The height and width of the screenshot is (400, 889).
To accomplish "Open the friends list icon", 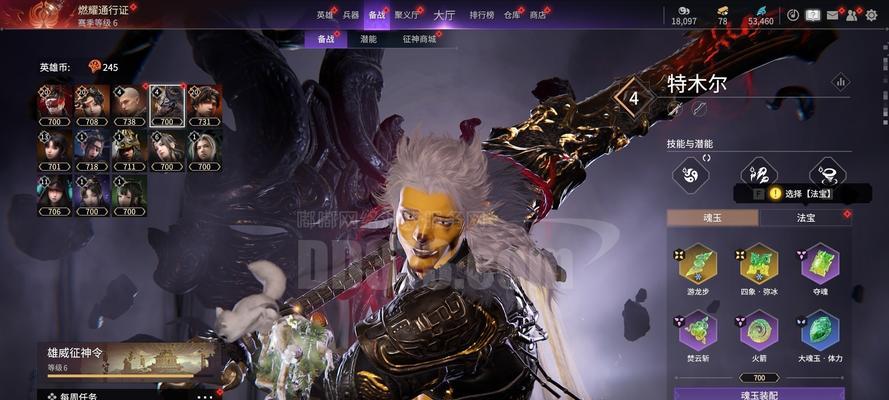I will point(851,15).
